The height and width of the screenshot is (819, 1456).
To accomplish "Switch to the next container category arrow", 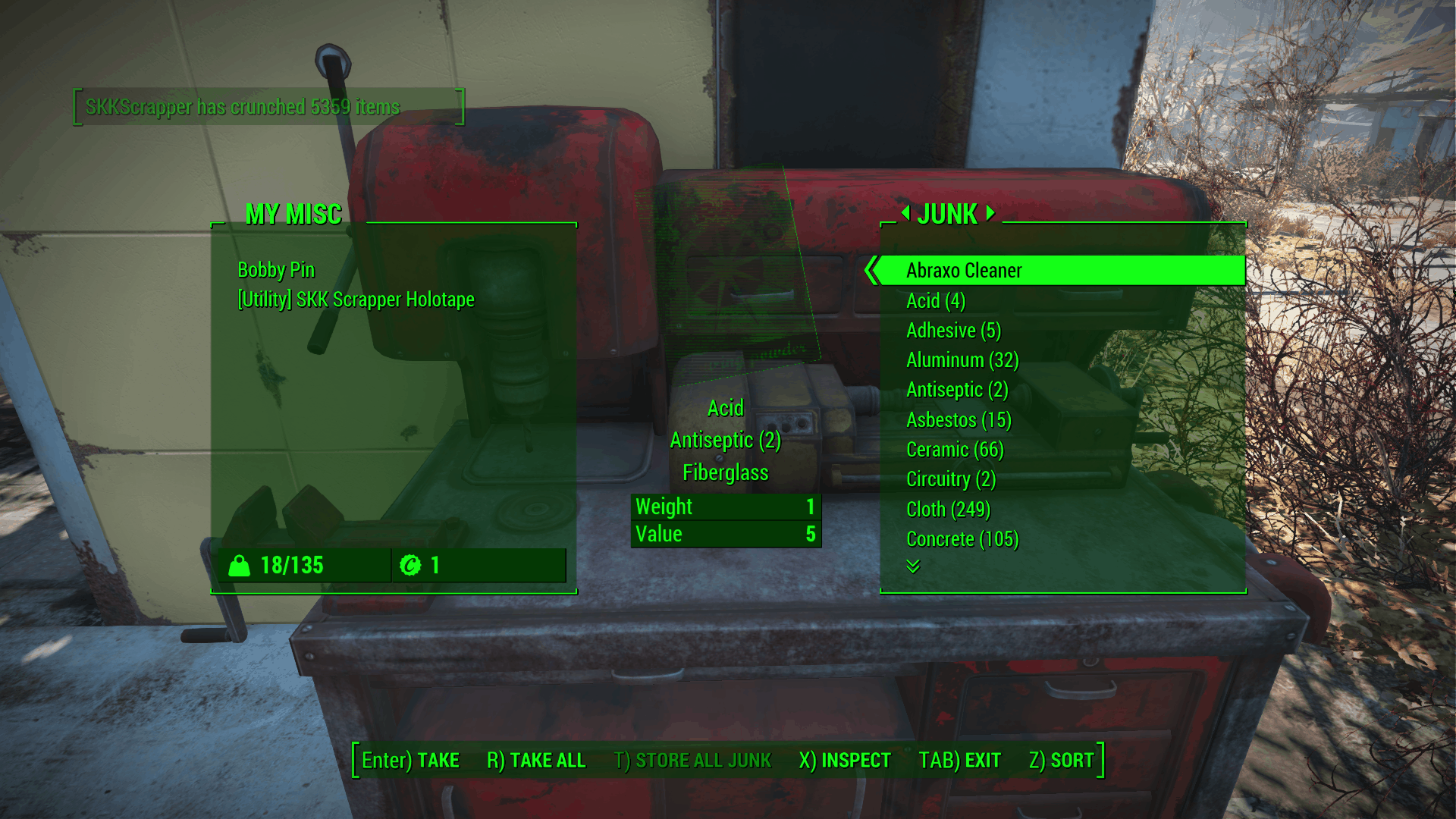I will pyautogui.click(x=990, y=213).
